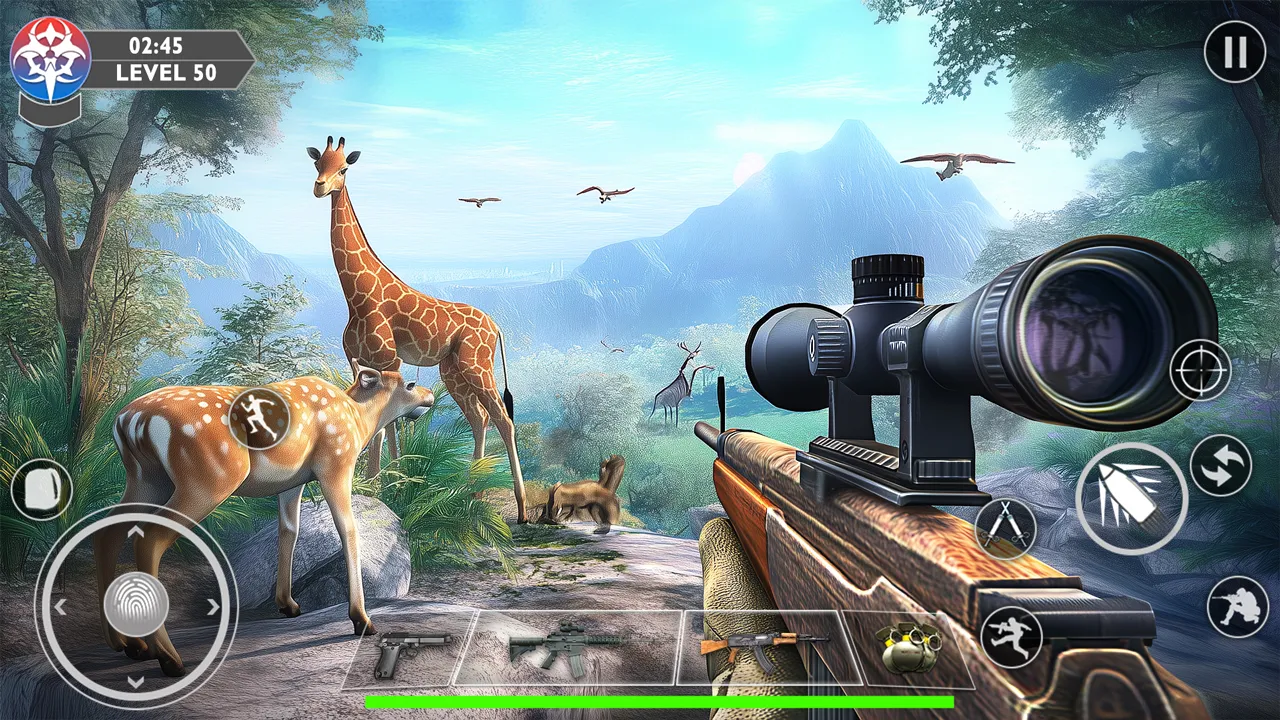Pause the game with the pause button

(1234, 51)
